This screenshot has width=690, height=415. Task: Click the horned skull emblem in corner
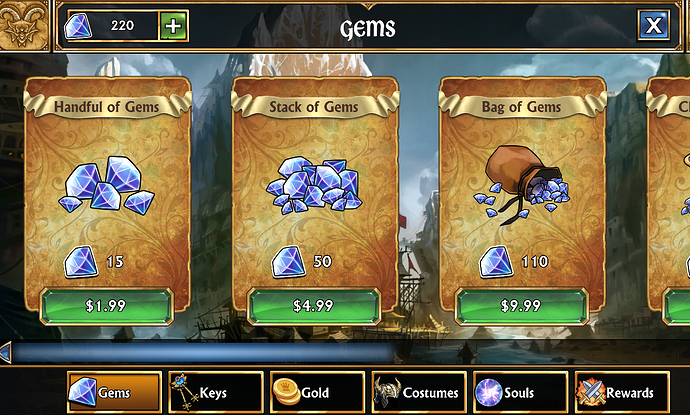point(26,25)
